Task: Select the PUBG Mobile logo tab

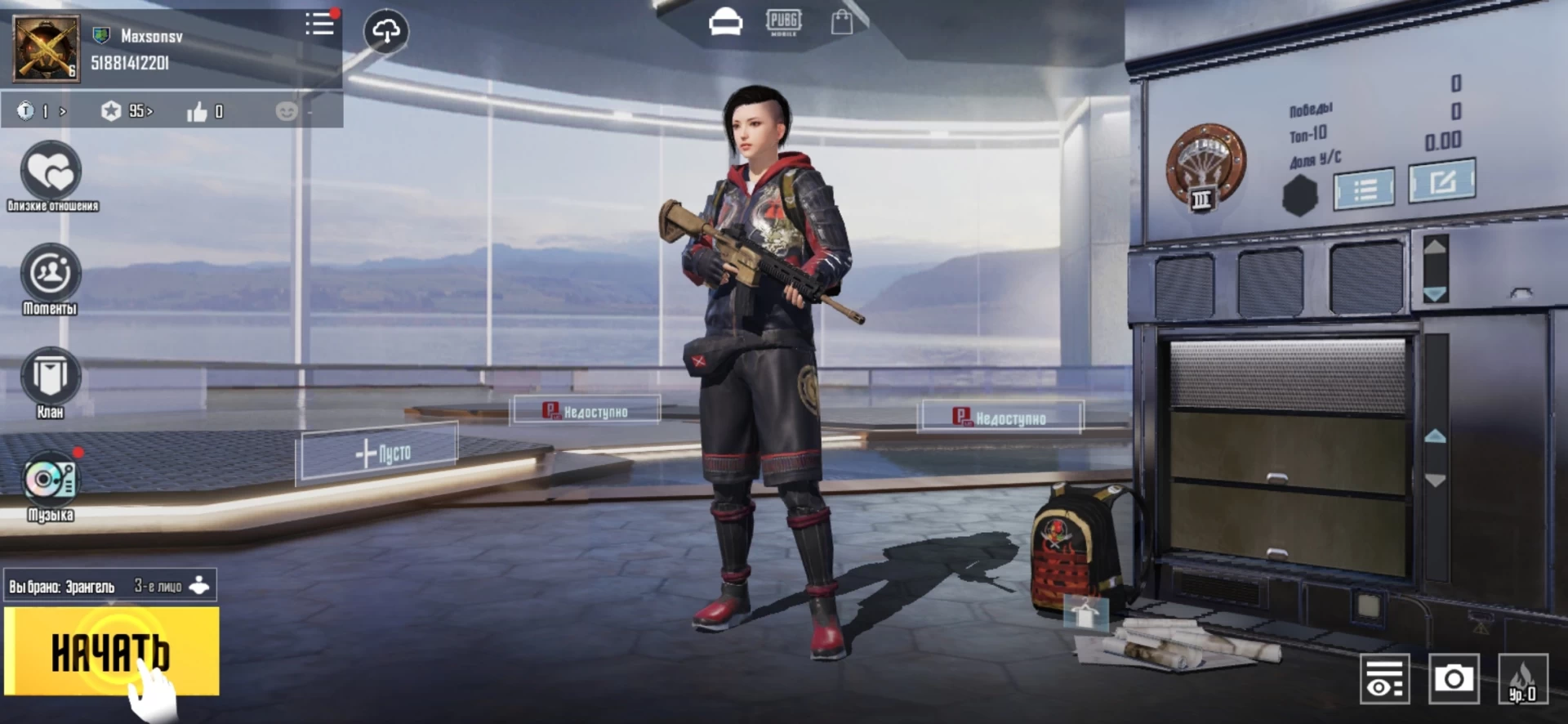Action: [x=783, y=22]
